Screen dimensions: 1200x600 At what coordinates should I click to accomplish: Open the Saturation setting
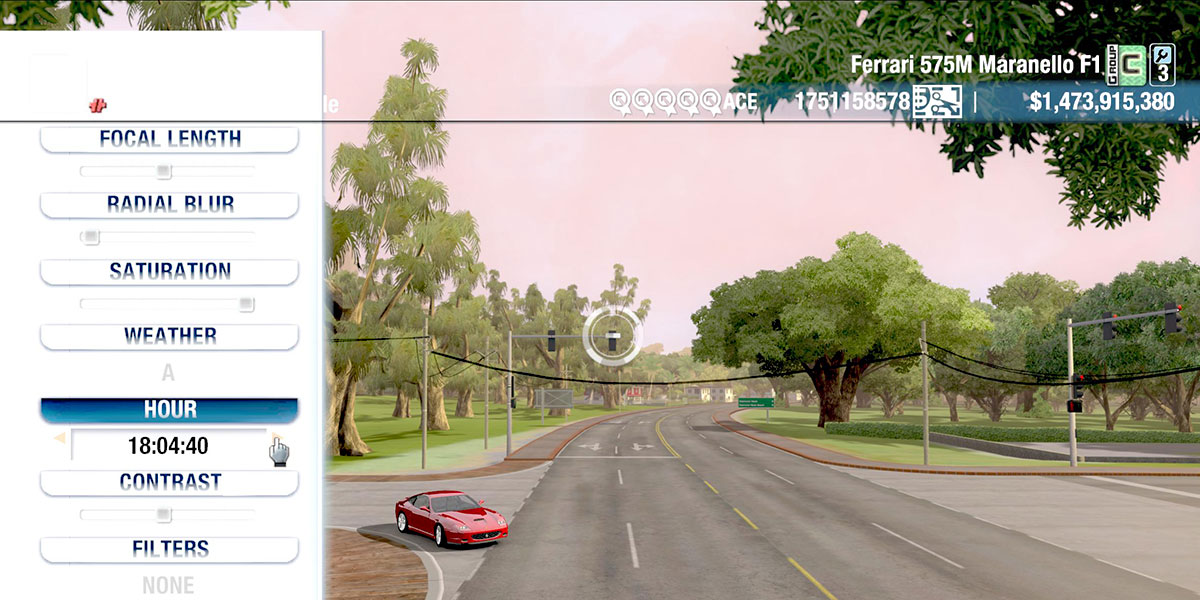[169, 271]
